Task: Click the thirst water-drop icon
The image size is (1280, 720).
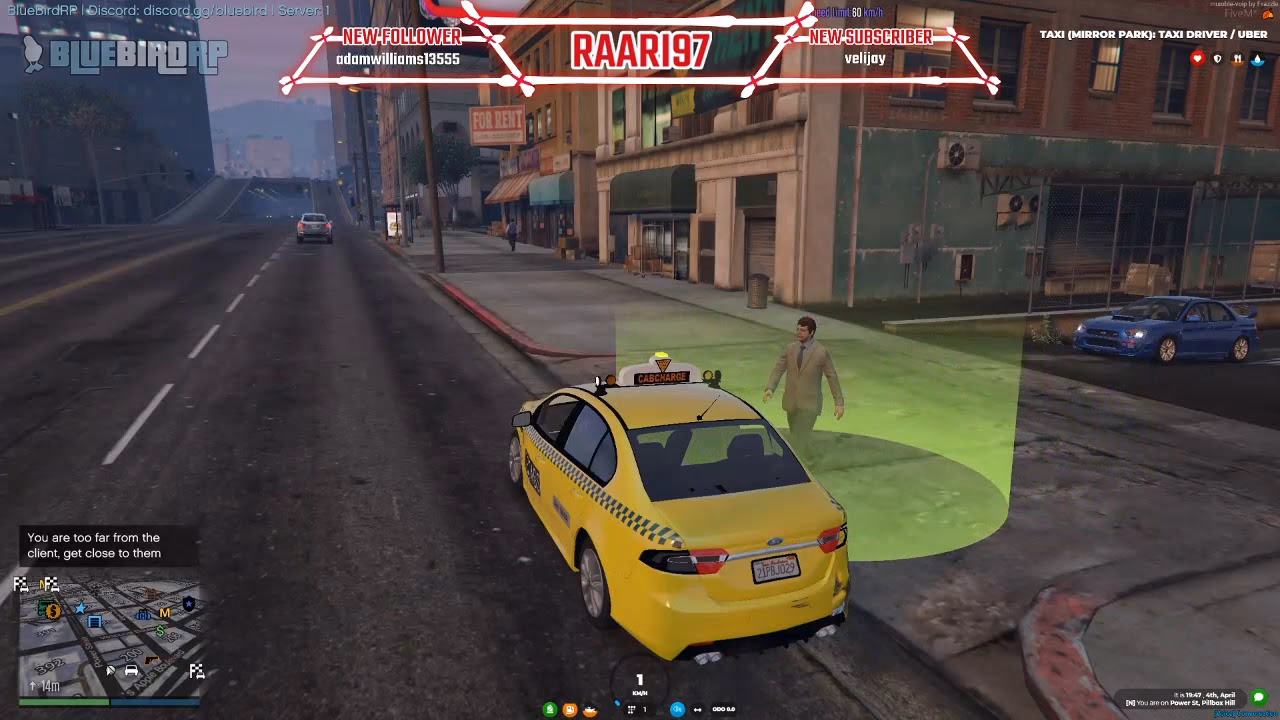Action: tap(1257, 59)
